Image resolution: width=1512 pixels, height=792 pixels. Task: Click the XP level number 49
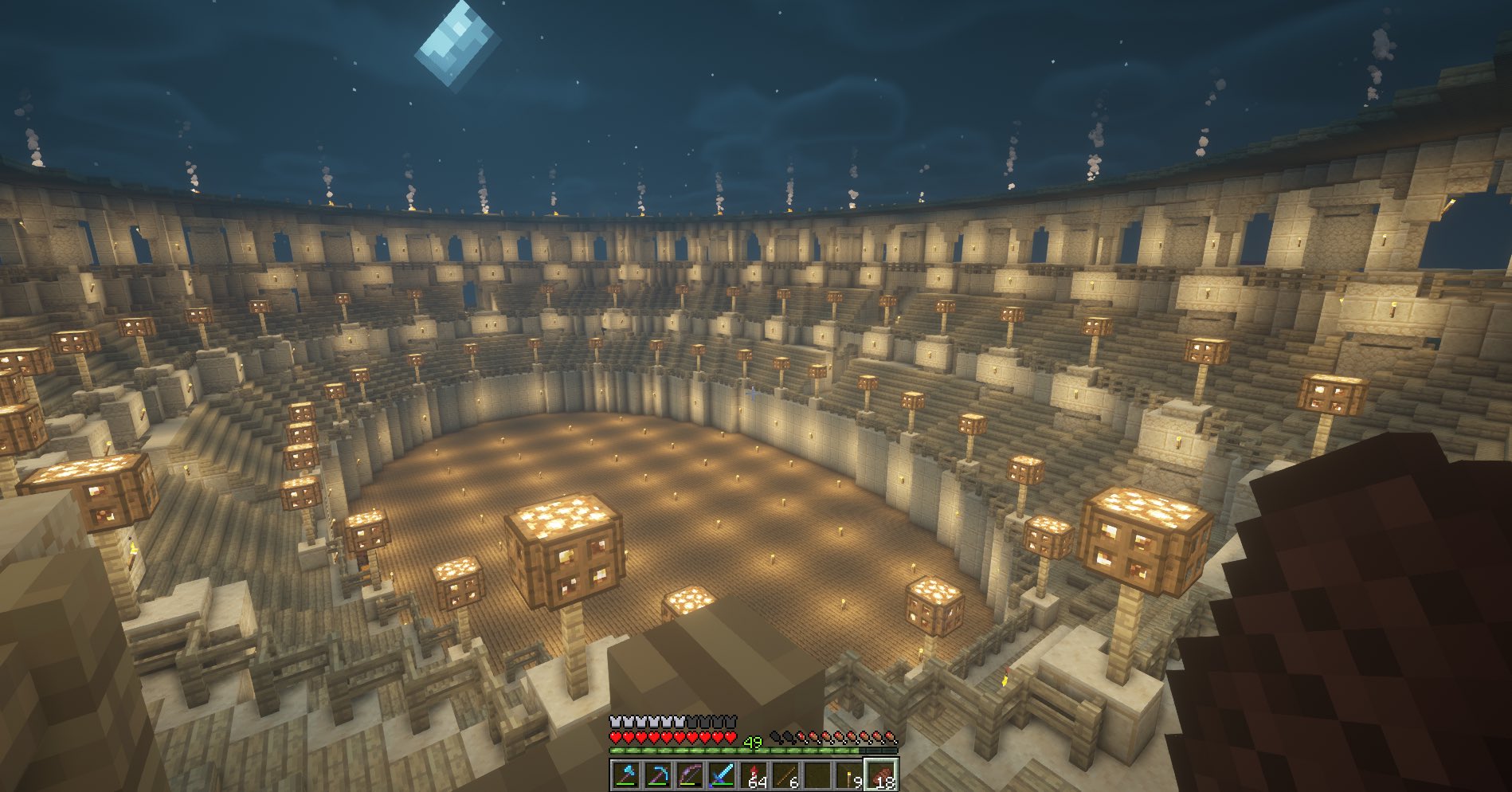752,741
